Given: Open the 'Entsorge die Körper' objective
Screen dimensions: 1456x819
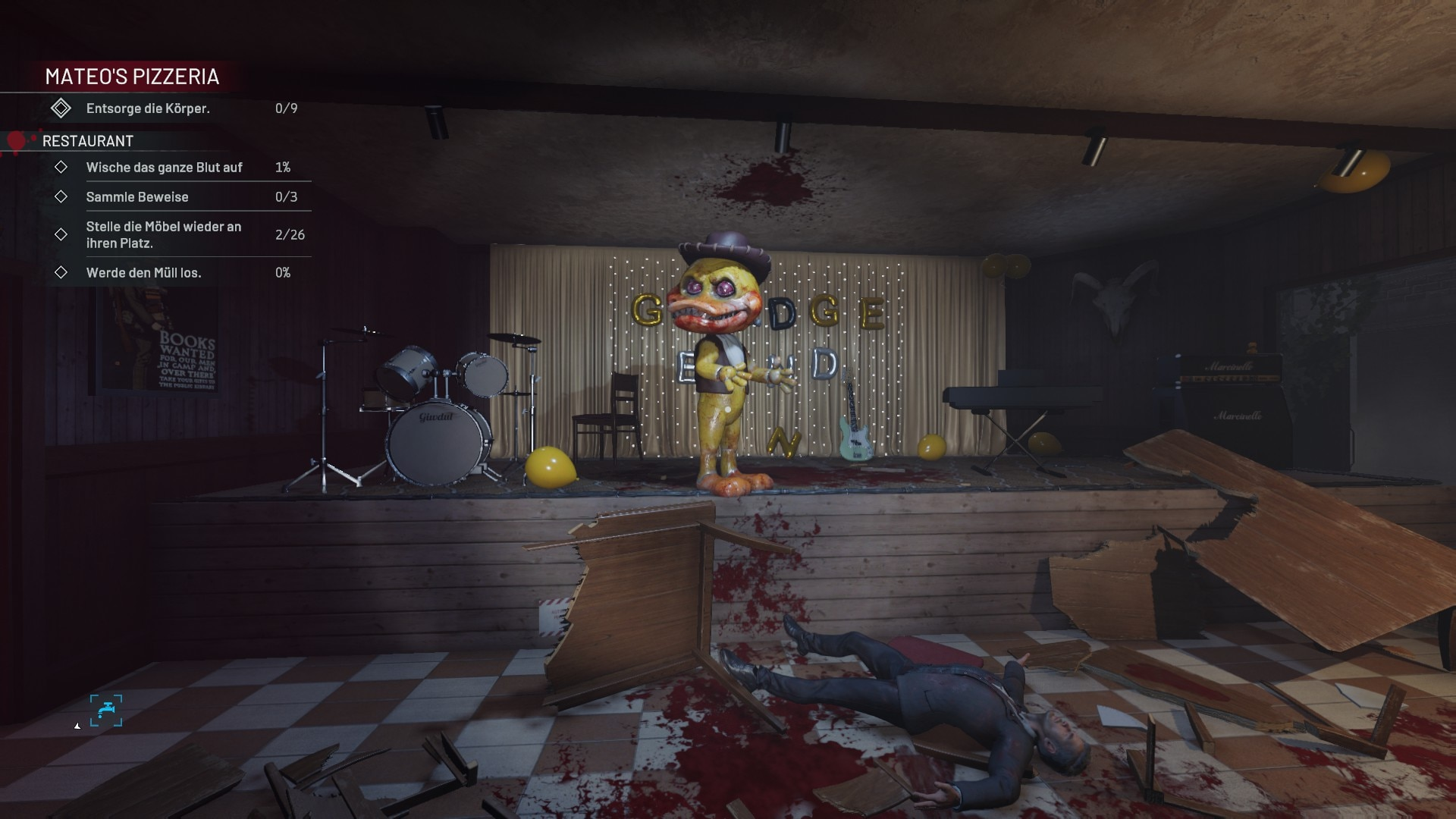Looking at the screenshot, I should coord(148,108).
